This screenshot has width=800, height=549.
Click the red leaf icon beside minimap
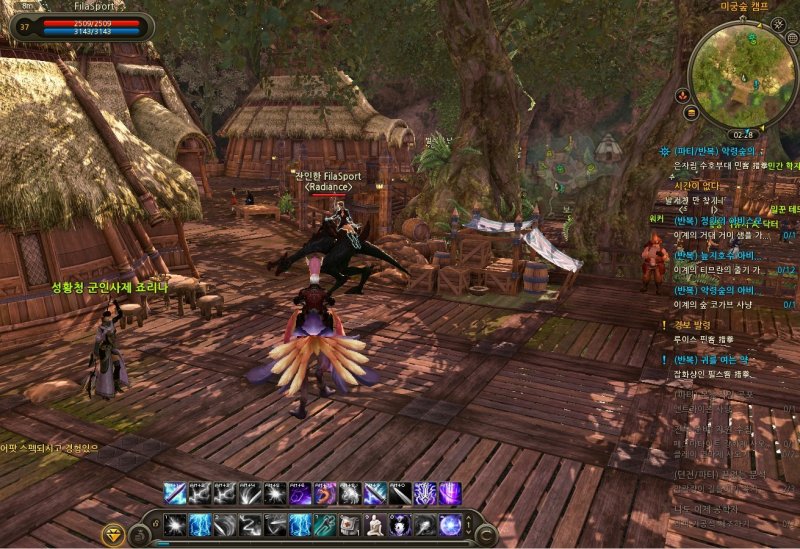pos(682,95)
